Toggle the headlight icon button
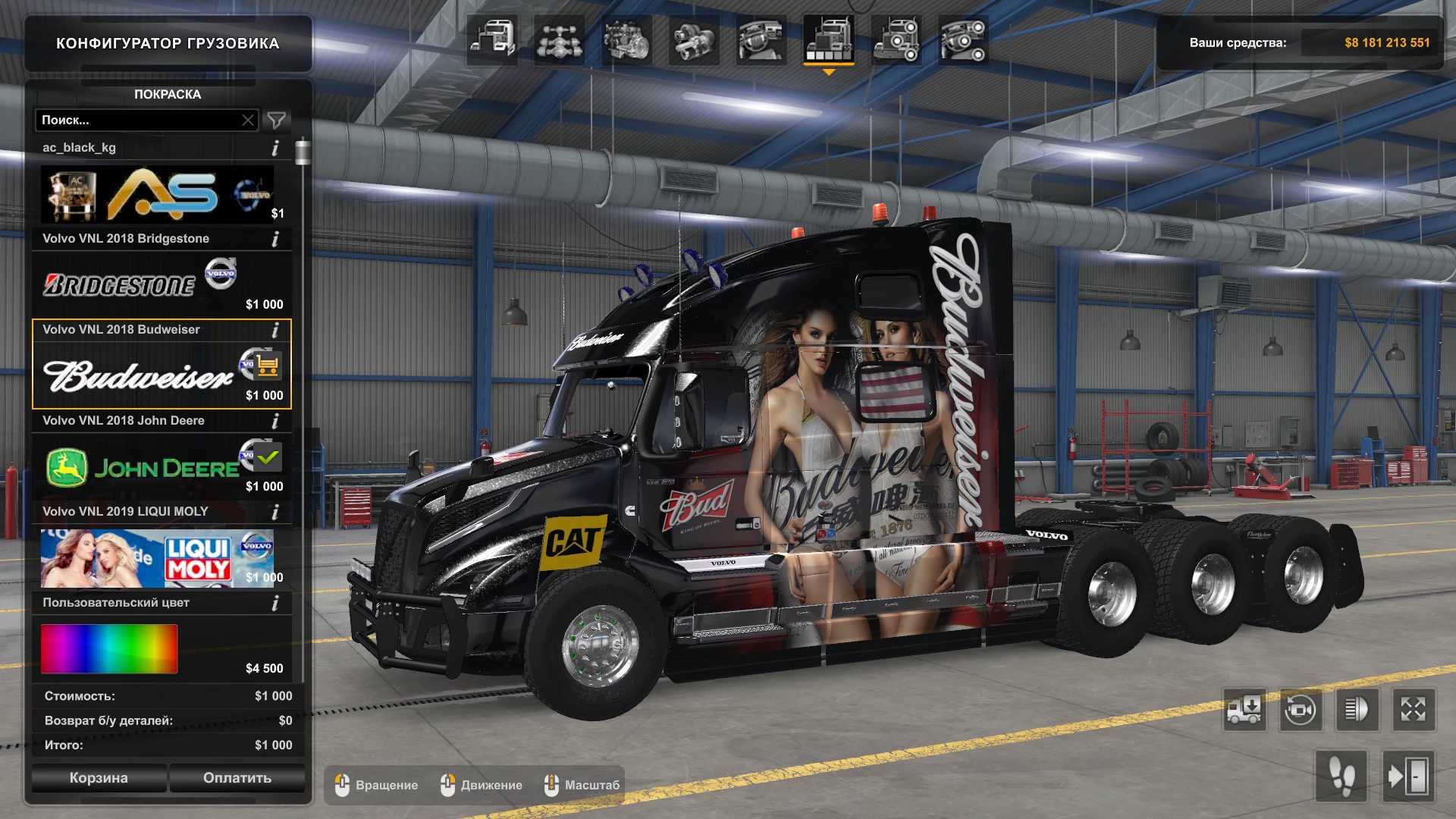 pos(1357,710)
